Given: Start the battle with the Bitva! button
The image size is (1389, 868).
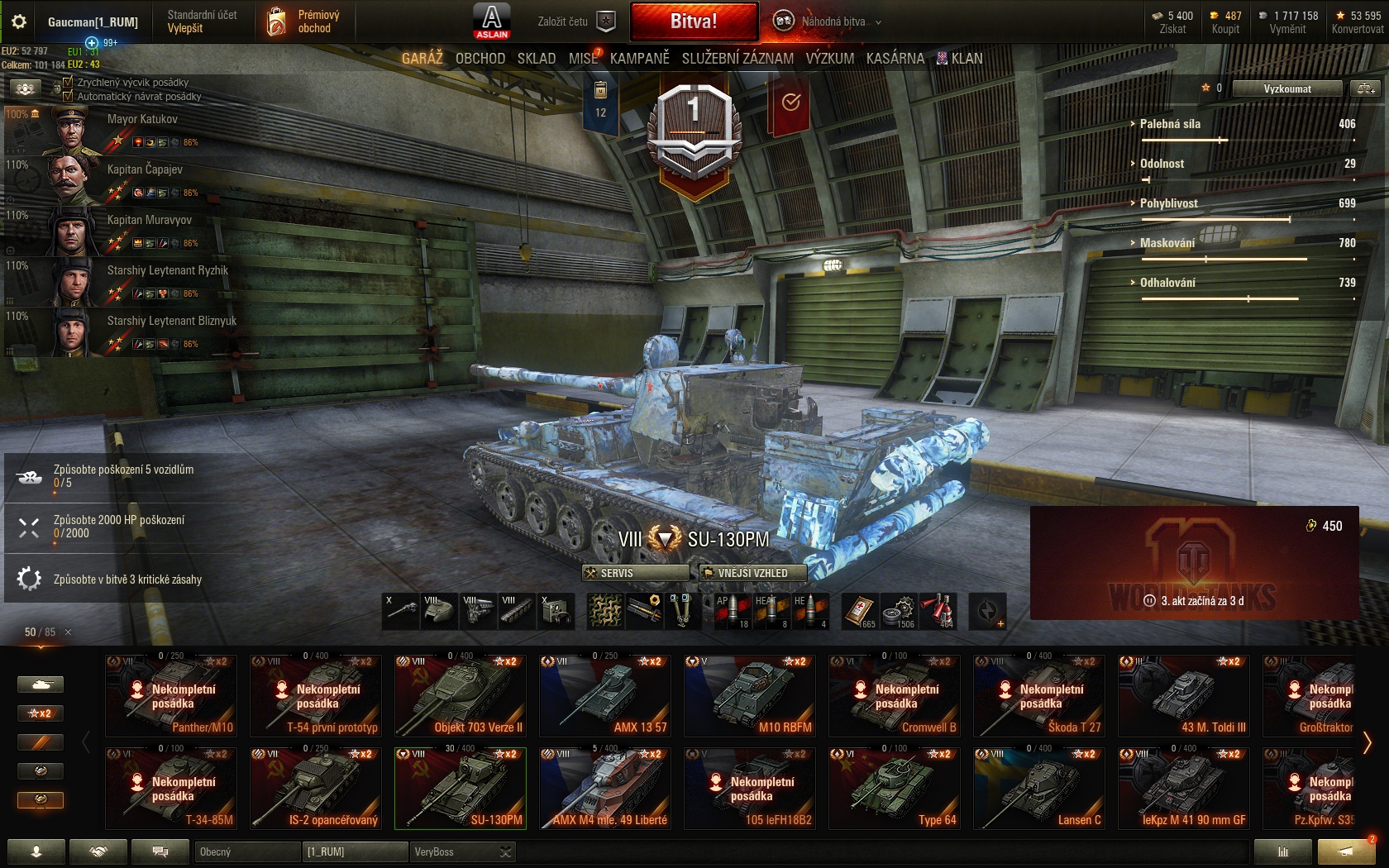Looking at the screenshot, I should click(694, 21).
